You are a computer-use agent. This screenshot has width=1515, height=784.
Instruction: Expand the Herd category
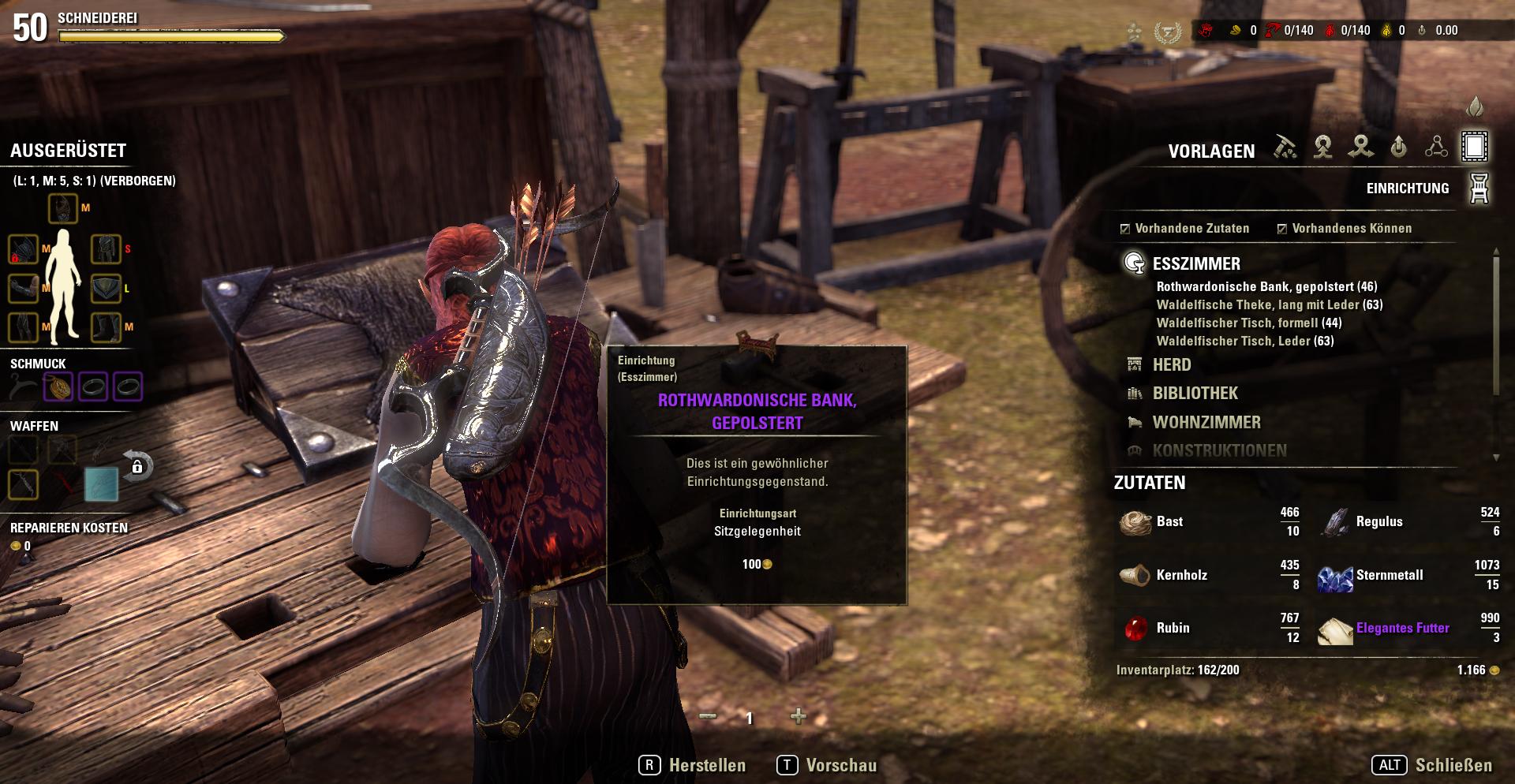point(1171,364)
